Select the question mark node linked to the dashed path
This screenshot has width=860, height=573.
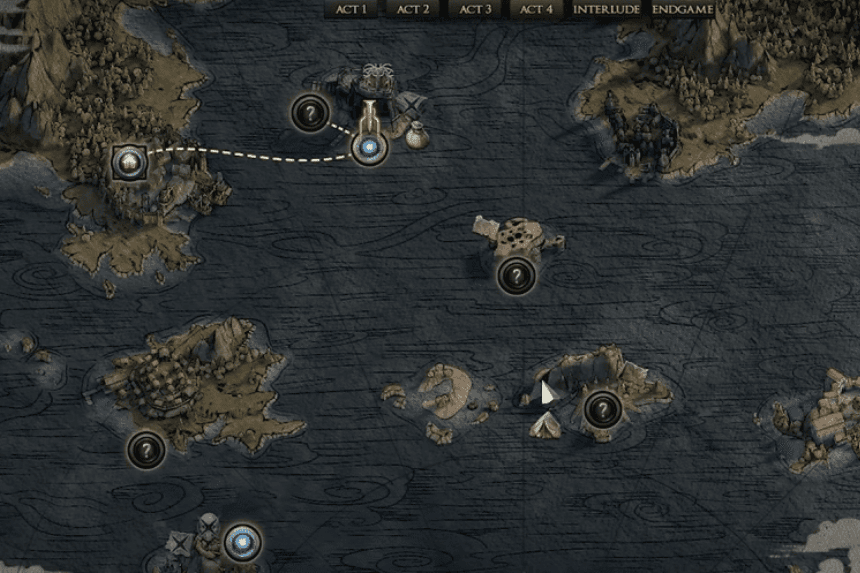tap(310, 113)
